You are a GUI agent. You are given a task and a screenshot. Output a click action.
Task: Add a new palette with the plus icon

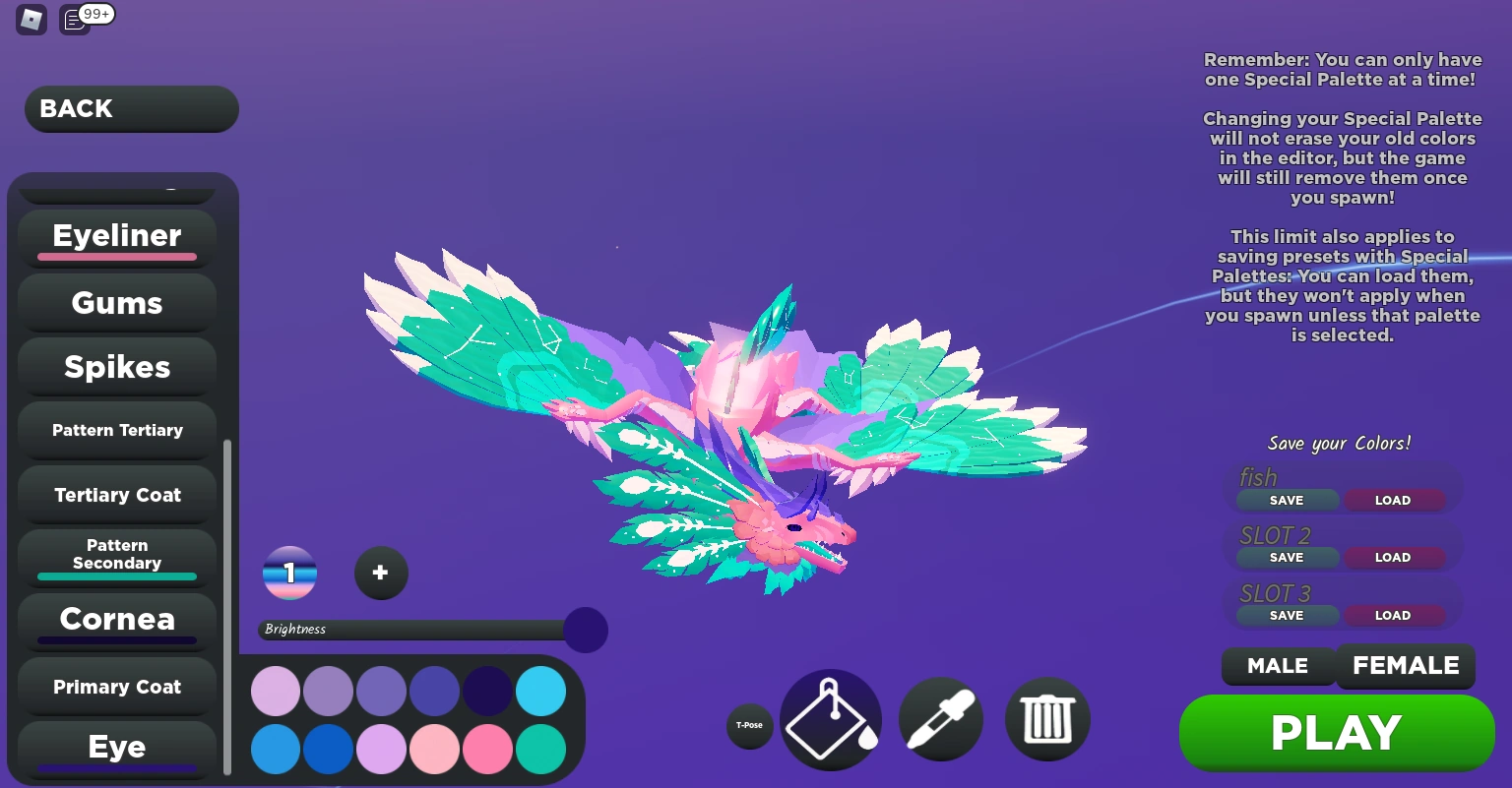click(x=381, y=573)
